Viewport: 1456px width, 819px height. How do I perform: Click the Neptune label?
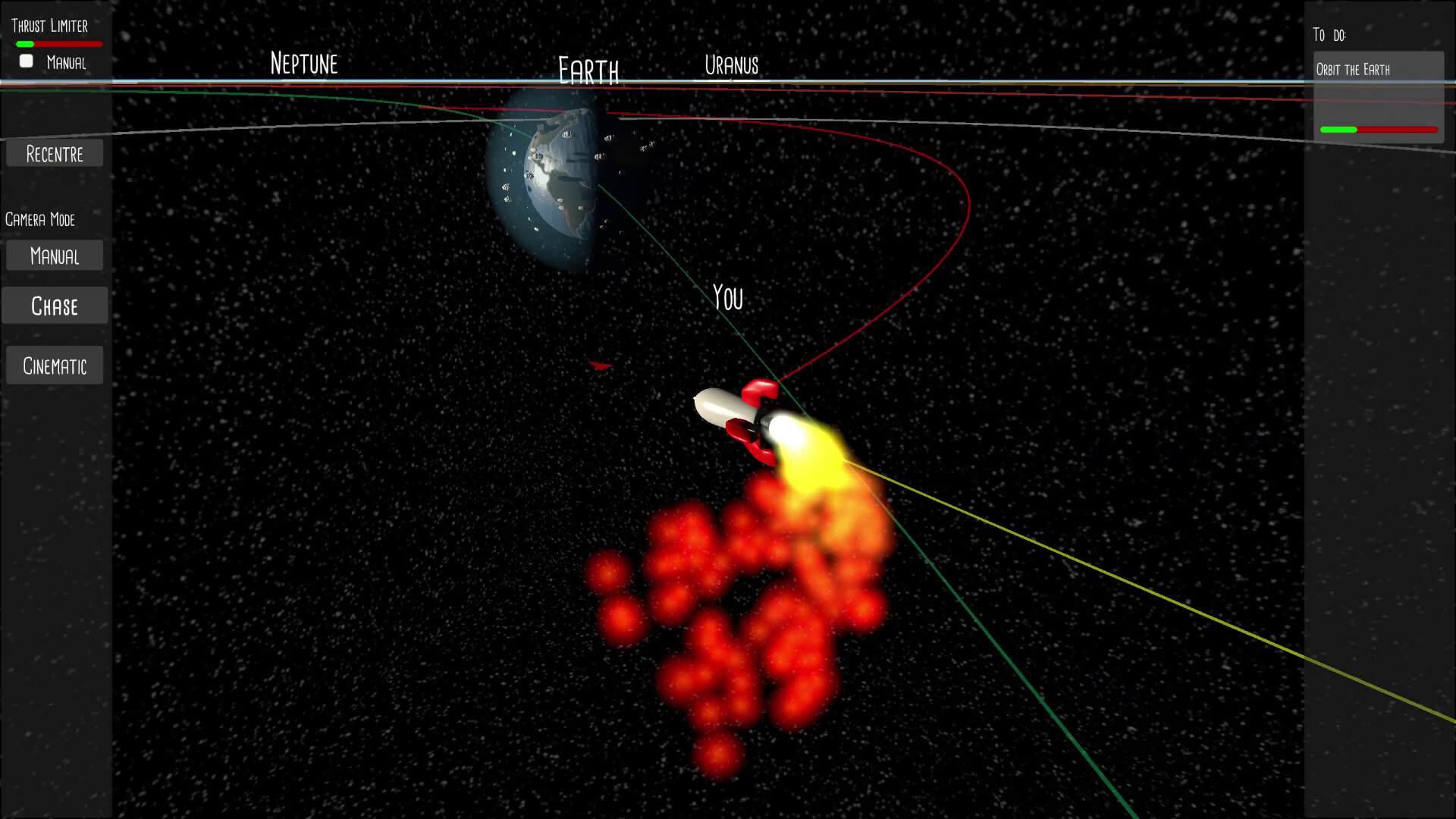303,64
